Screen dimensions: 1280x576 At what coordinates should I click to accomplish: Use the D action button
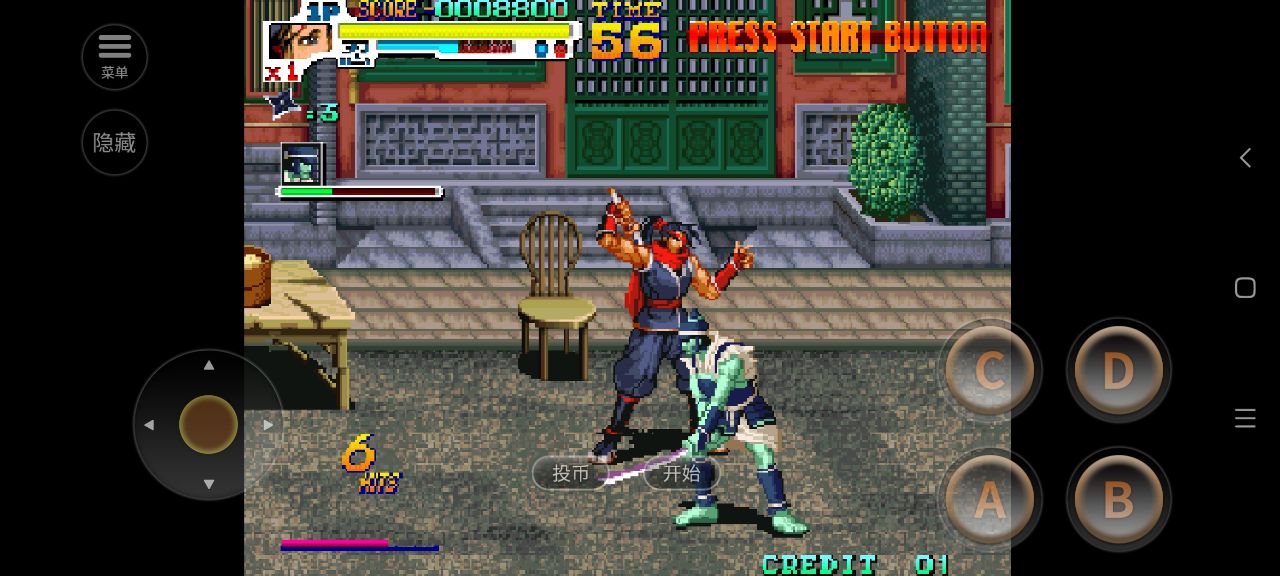(1117, 371)
